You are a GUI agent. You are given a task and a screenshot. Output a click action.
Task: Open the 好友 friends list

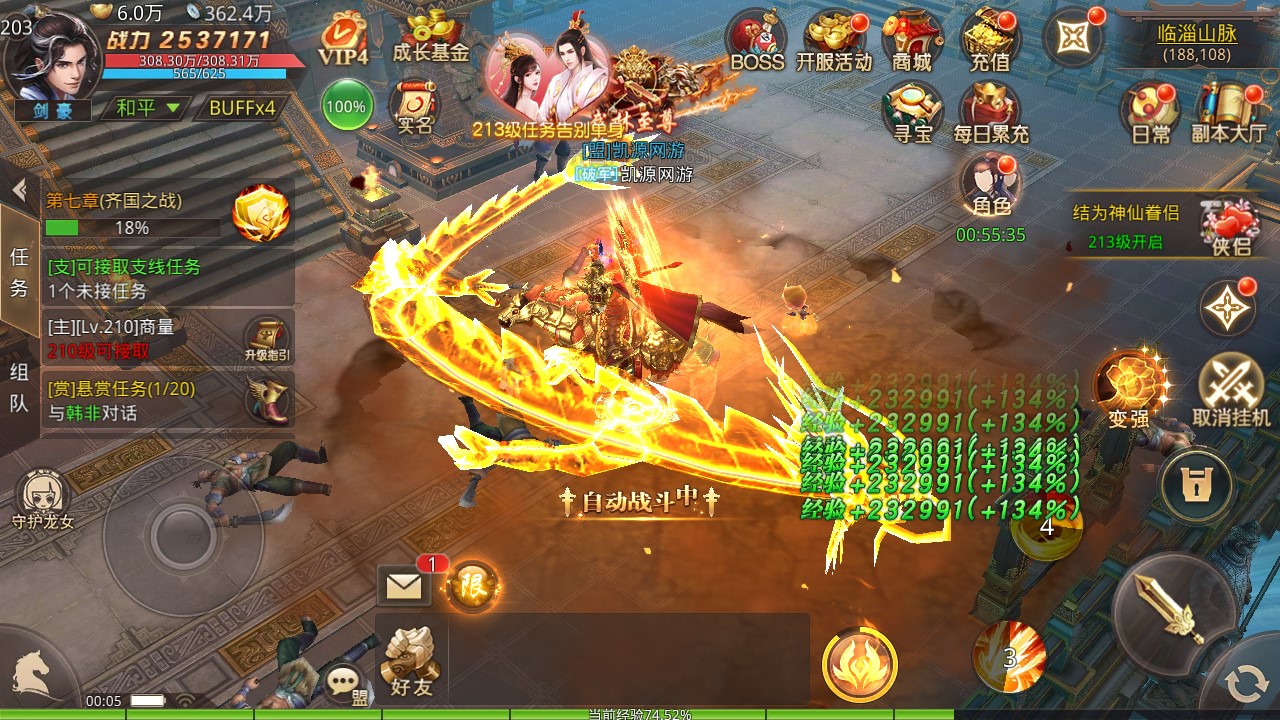tap(411, 662)
